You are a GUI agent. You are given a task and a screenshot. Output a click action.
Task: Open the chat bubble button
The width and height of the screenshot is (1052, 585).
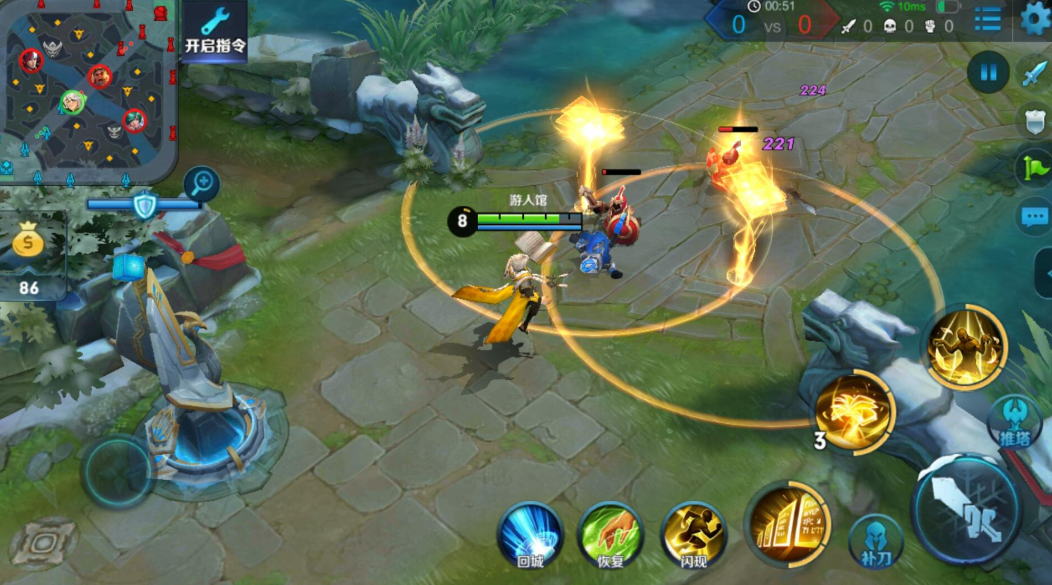point(1034,217)
